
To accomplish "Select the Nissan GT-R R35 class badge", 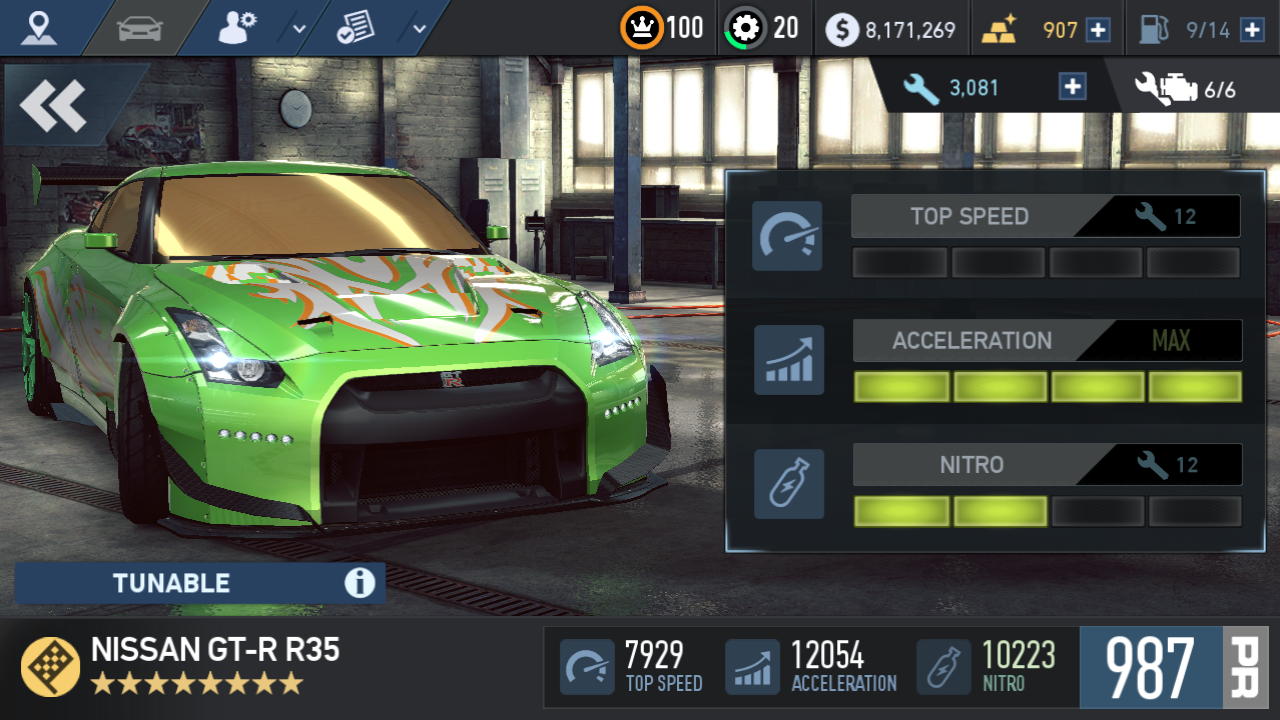I will pyautogui.click(x=50, y=666).
